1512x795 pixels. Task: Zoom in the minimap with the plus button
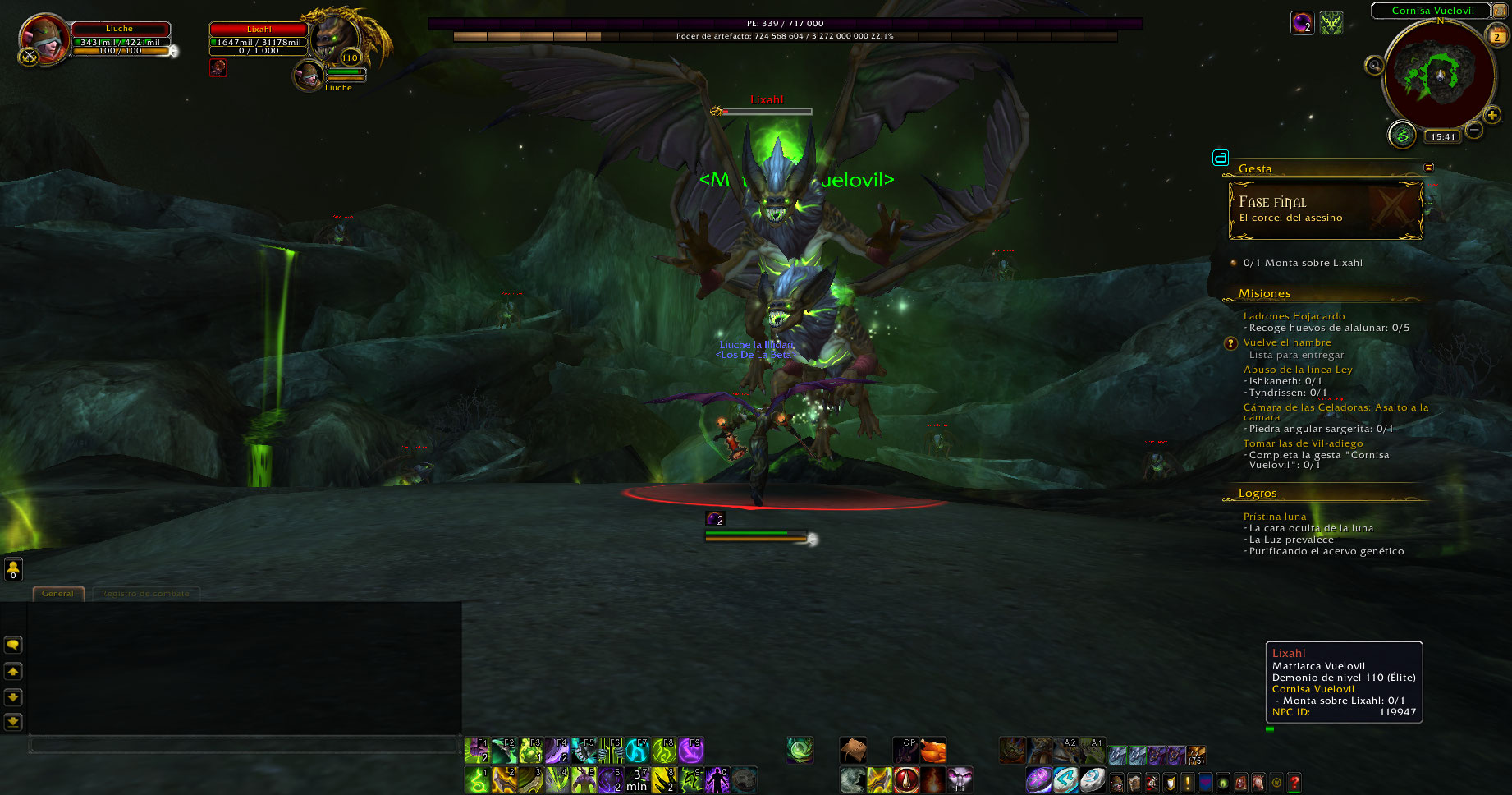tap(1492, 116)
